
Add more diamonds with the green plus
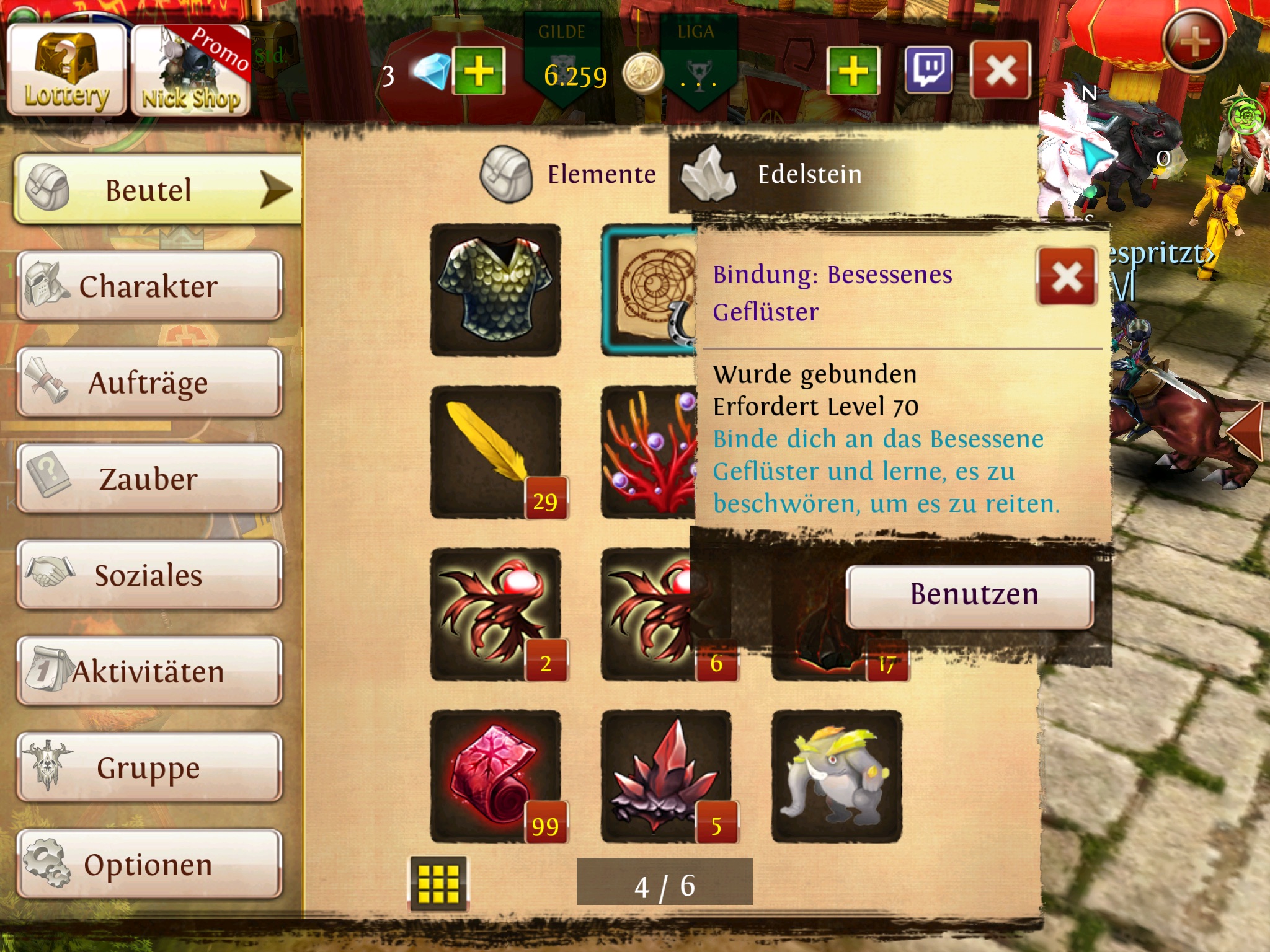point(479,71)
